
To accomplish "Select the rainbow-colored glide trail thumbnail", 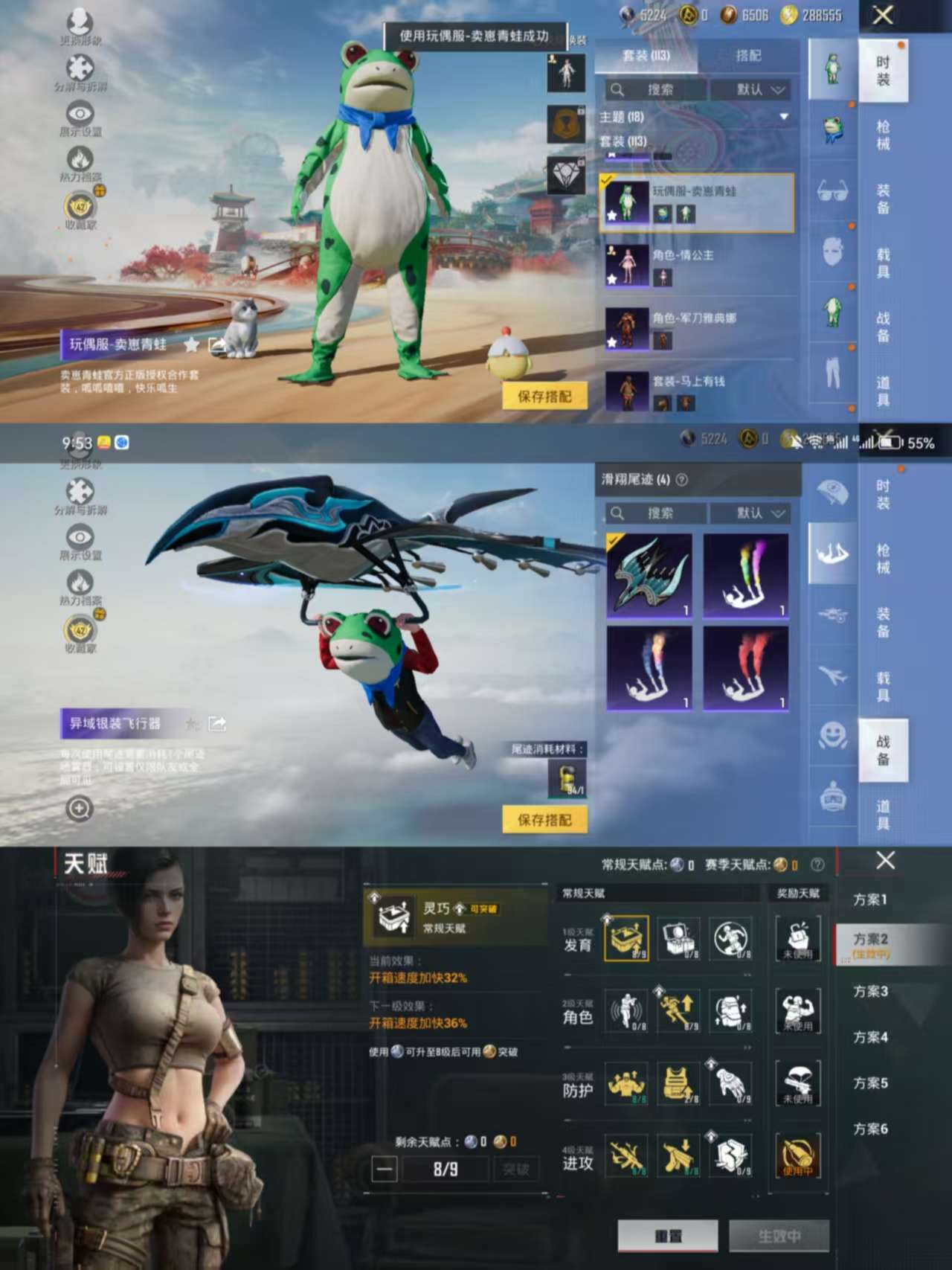I will (745, 576).
